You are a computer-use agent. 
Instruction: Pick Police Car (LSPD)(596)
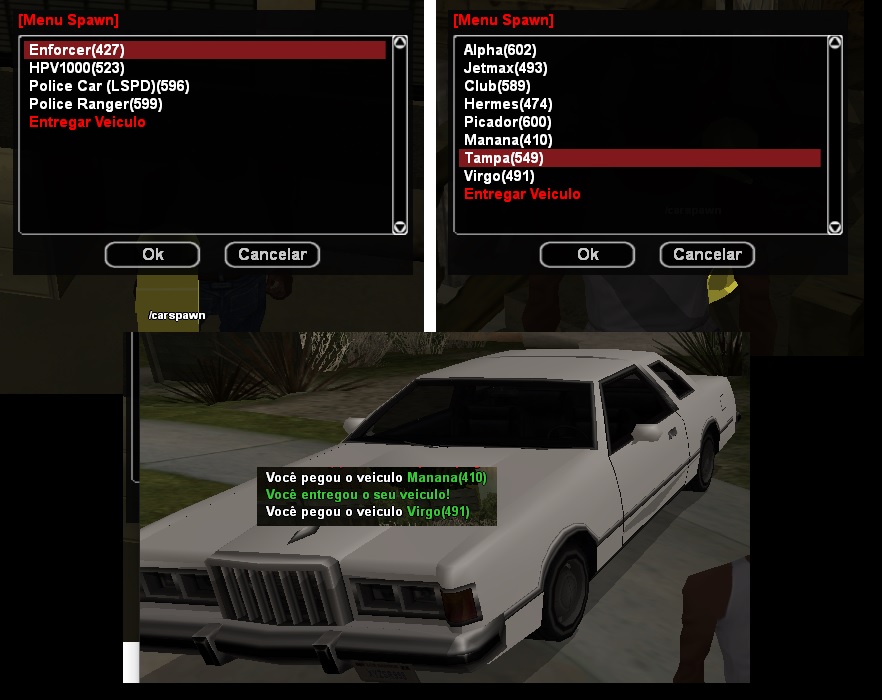pyautogui.click(x=109, y=86)
